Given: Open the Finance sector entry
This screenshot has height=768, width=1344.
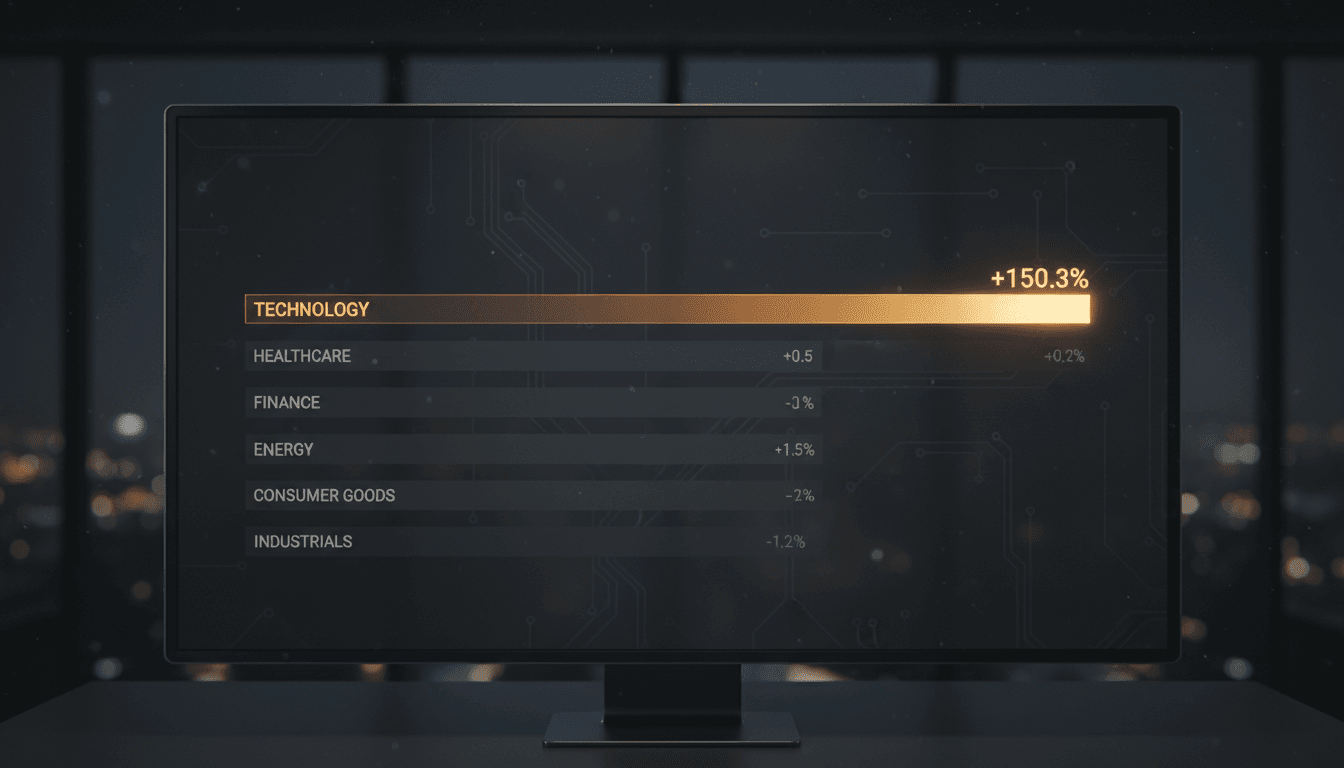Looking at the screenshot, I should [533, 403].
